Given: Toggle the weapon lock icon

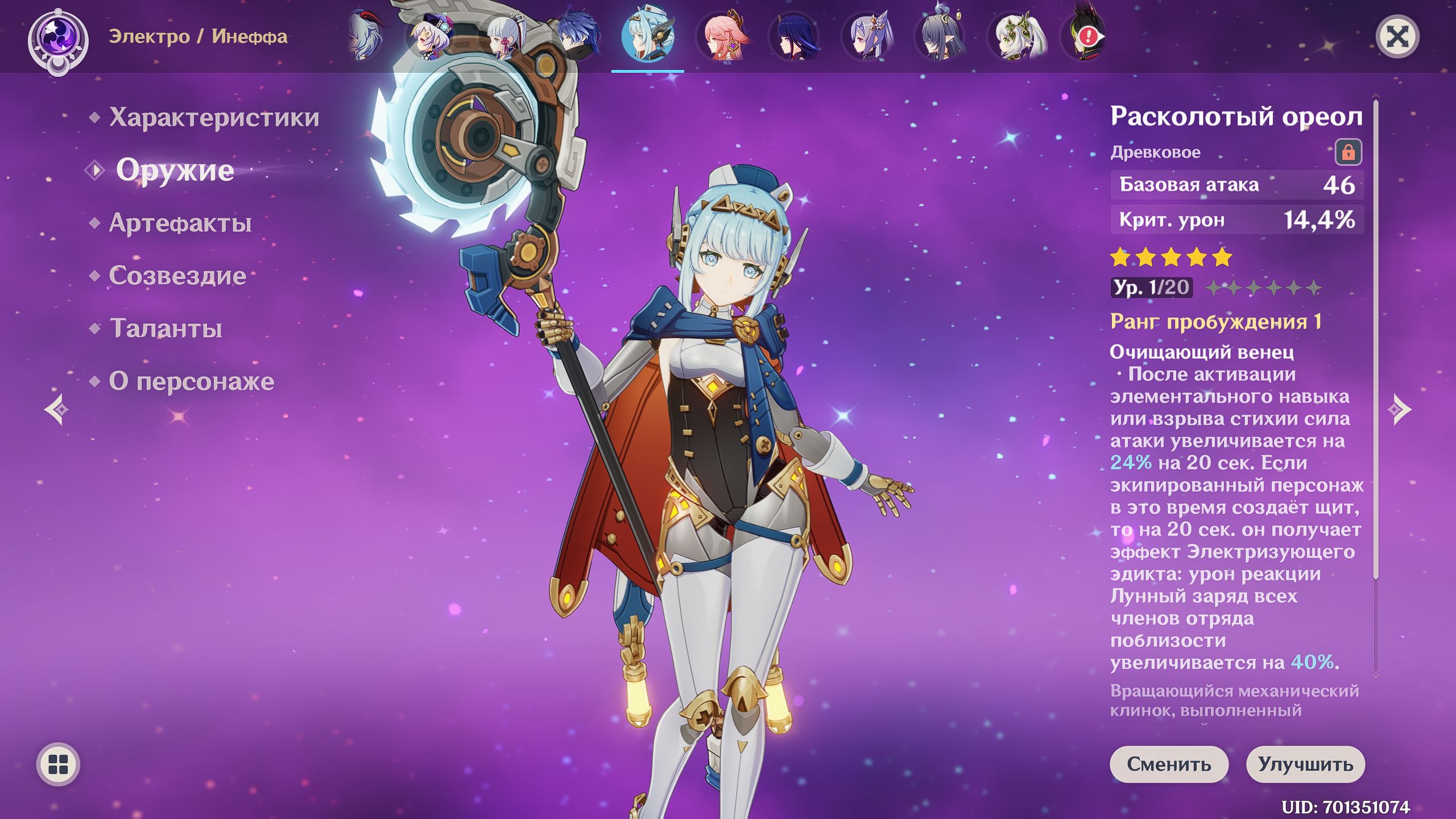Looking at the screenshot, I should (x=1349, y=152).
